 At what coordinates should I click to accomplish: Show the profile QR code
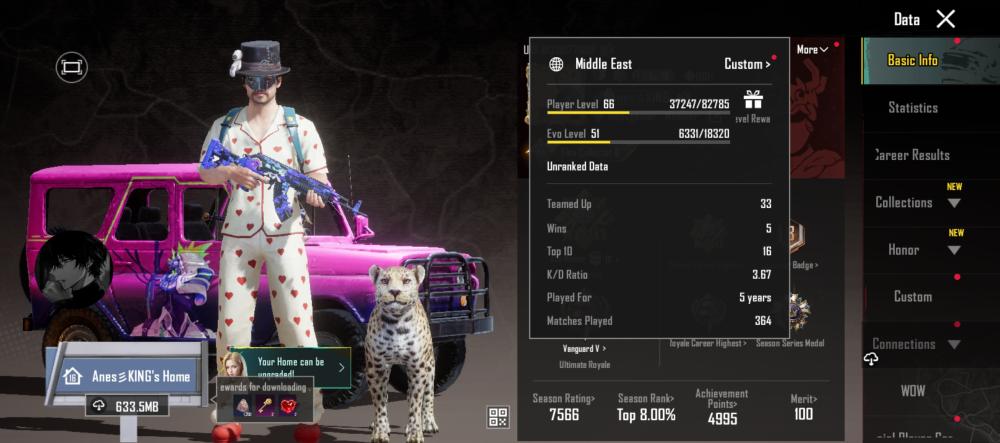tap(498, 416)
